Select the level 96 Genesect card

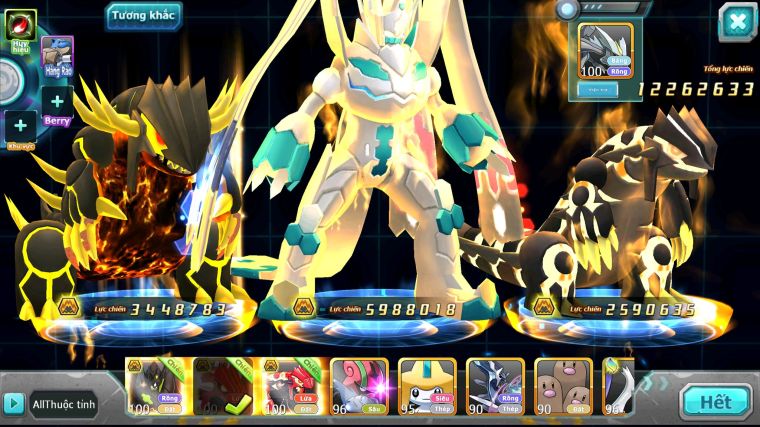pos(359,386)
